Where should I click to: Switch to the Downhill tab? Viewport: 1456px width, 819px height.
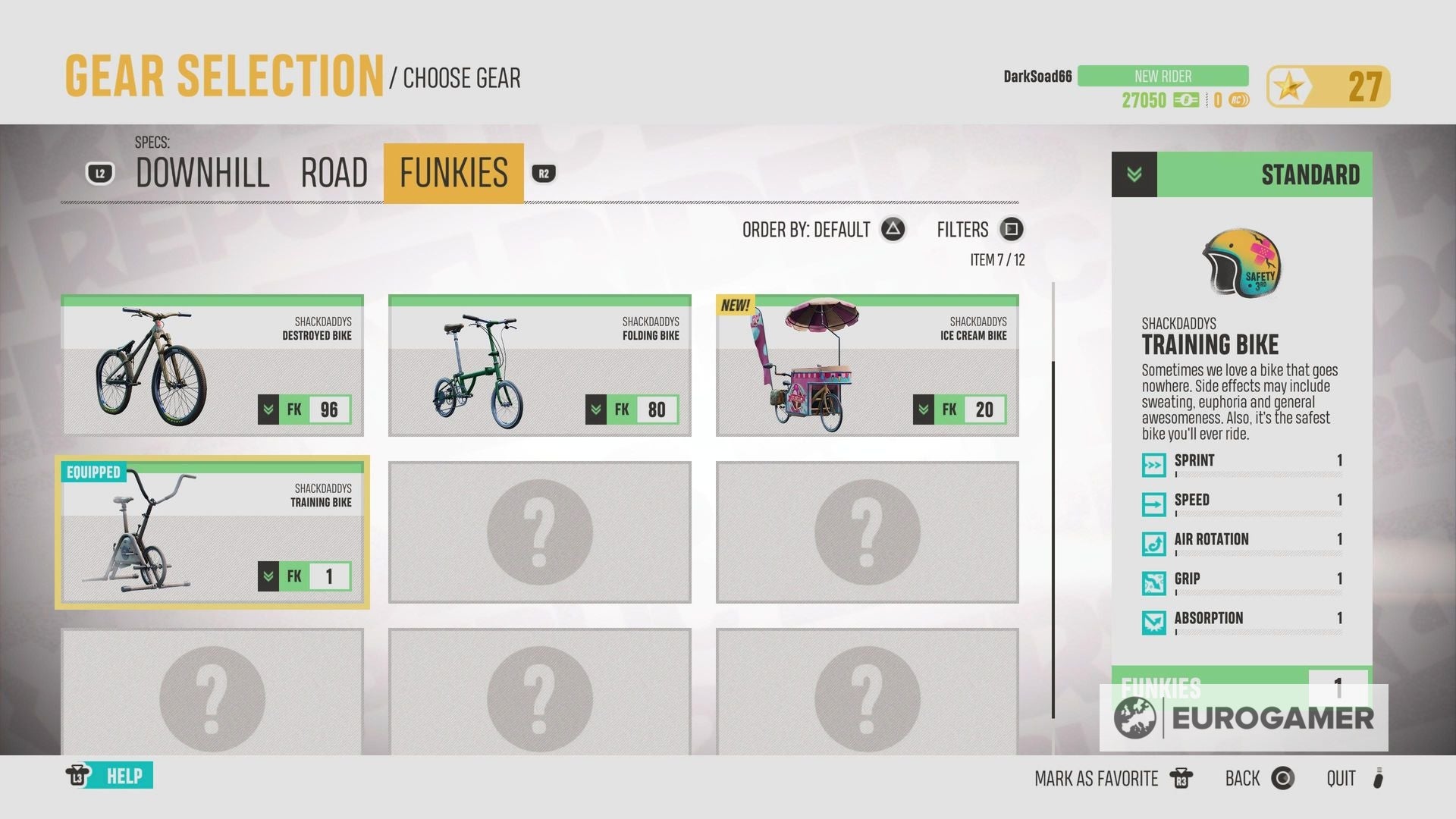click(201, 173)
